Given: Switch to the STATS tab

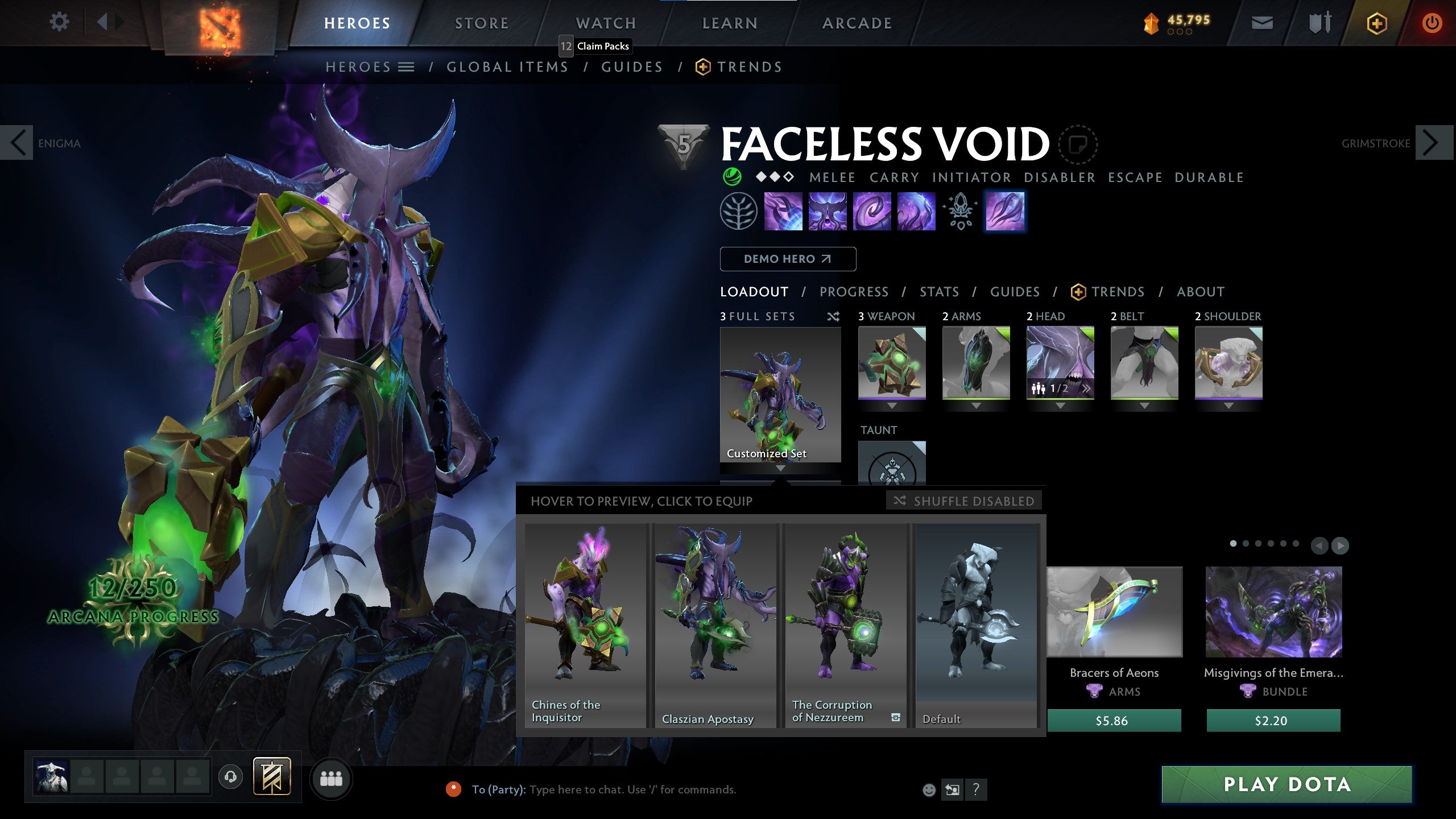Looking at the screenshot, I should (x=939, y=292).
